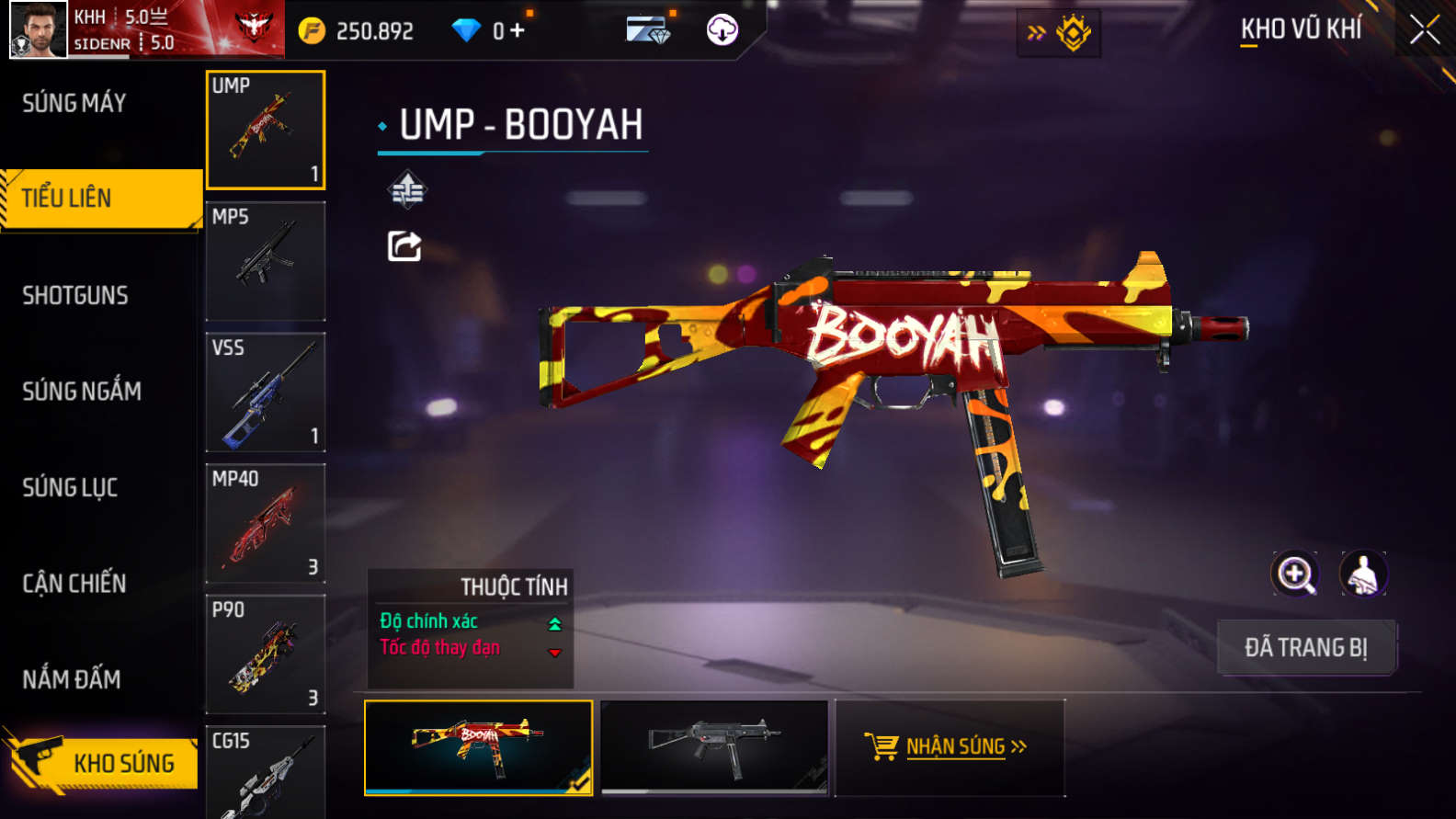Open the player profile avatar
This screenshot has width=1456, height=819.
click(39, 29)
